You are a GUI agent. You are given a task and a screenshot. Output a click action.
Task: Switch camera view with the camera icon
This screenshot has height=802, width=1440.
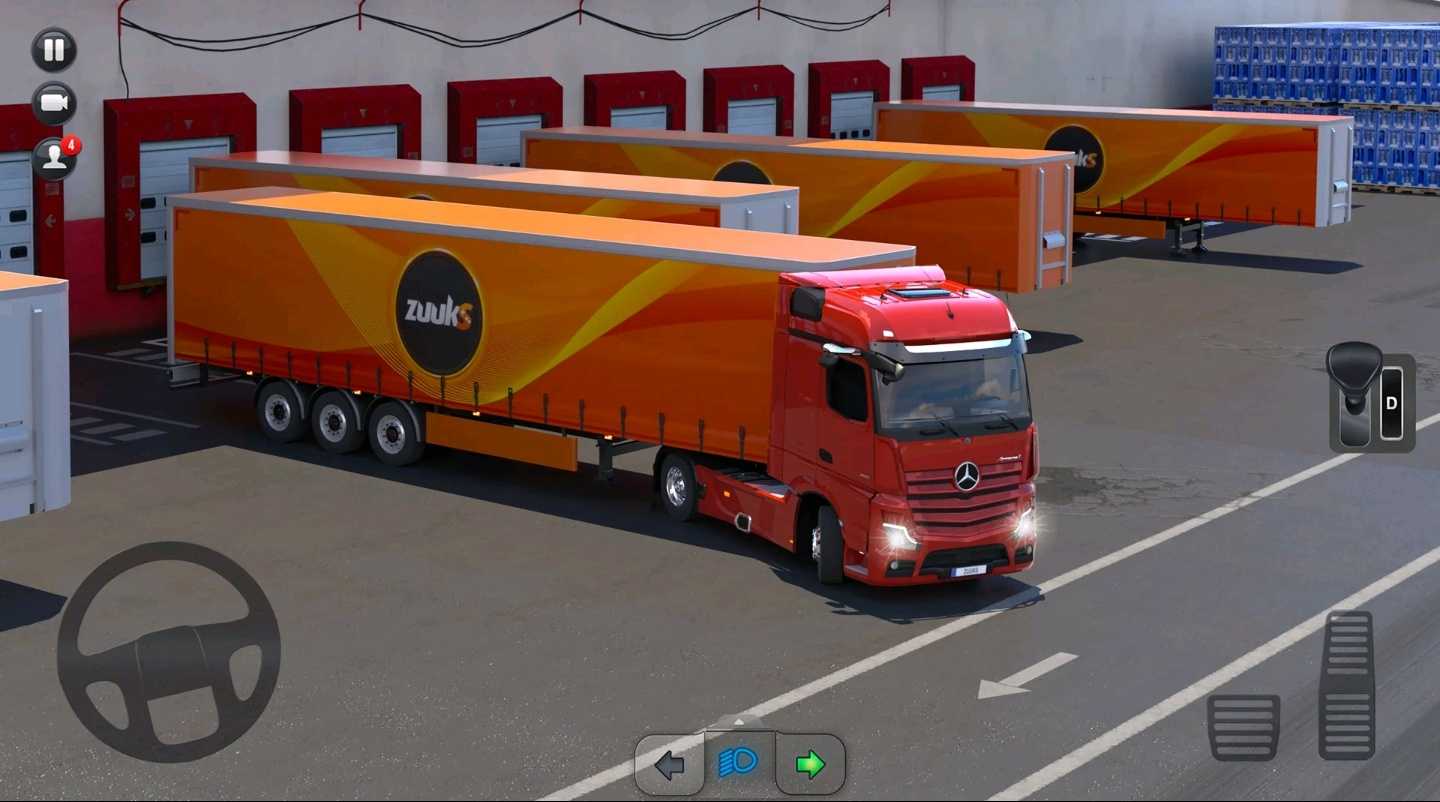(x=54, y=104)
